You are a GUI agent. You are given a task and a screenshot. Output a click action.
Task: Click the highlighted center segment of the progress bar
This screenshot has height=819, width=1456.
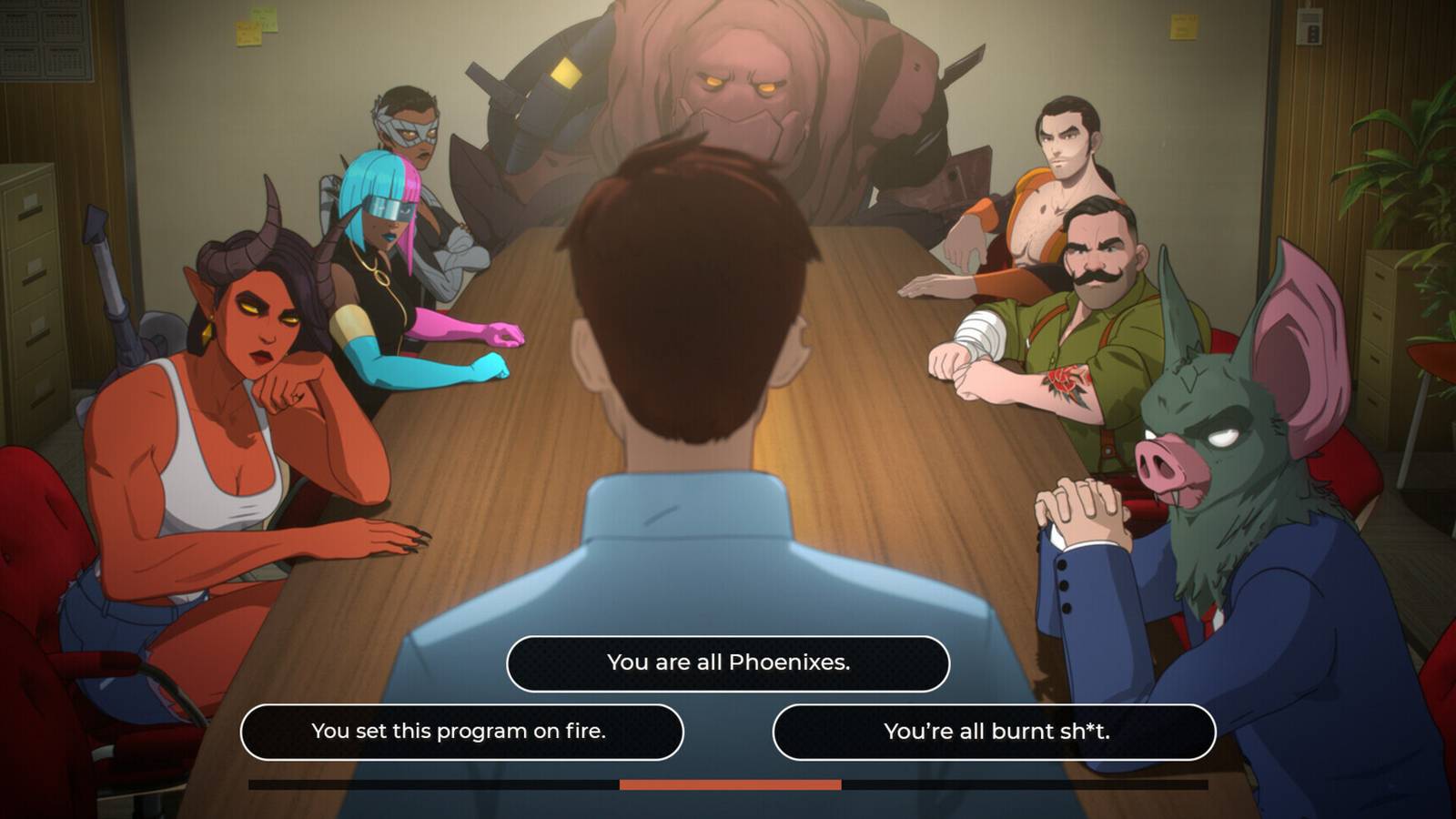(728, 782)
